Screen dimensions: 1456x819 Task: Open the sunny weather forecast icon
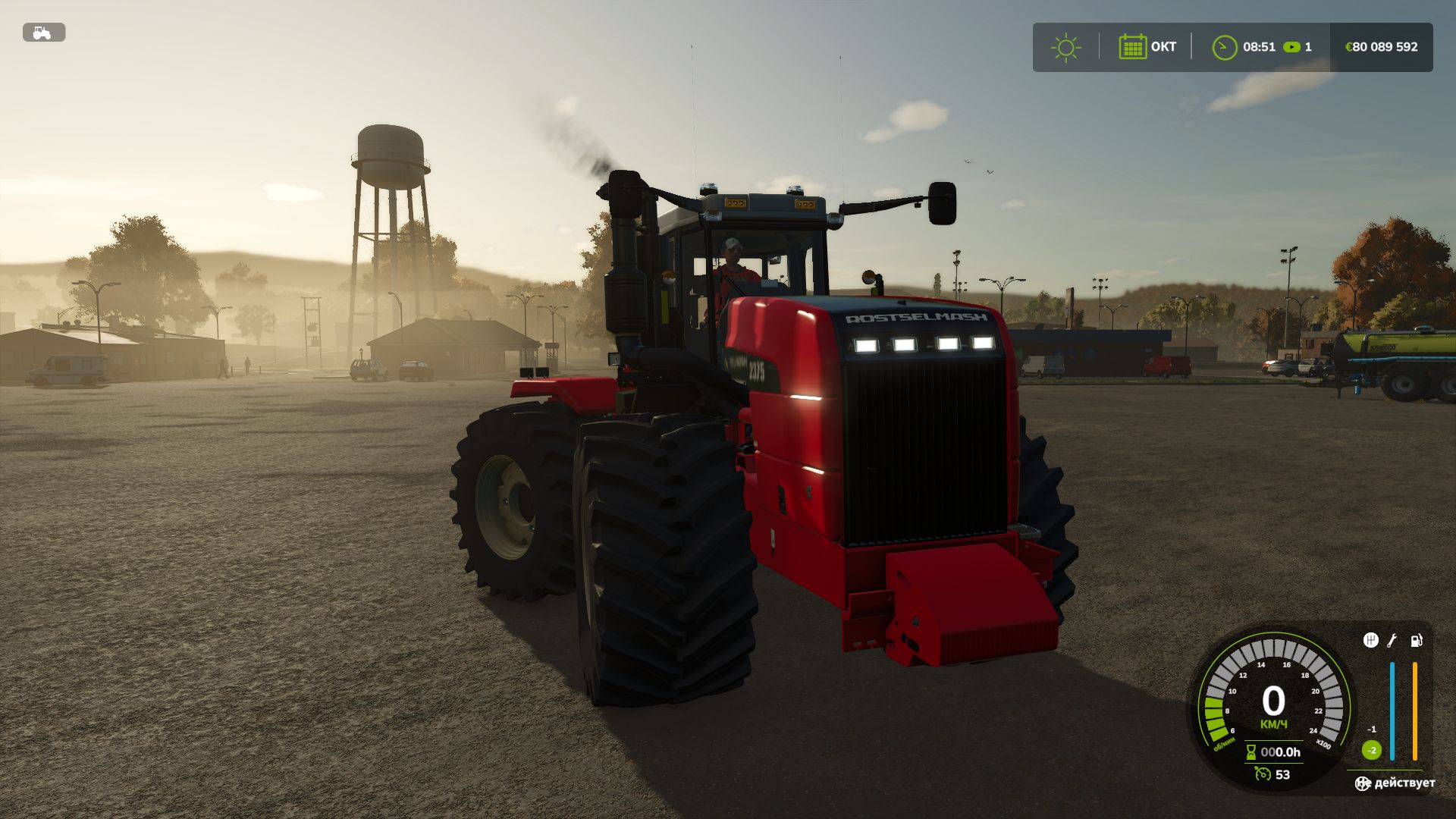1065,47
